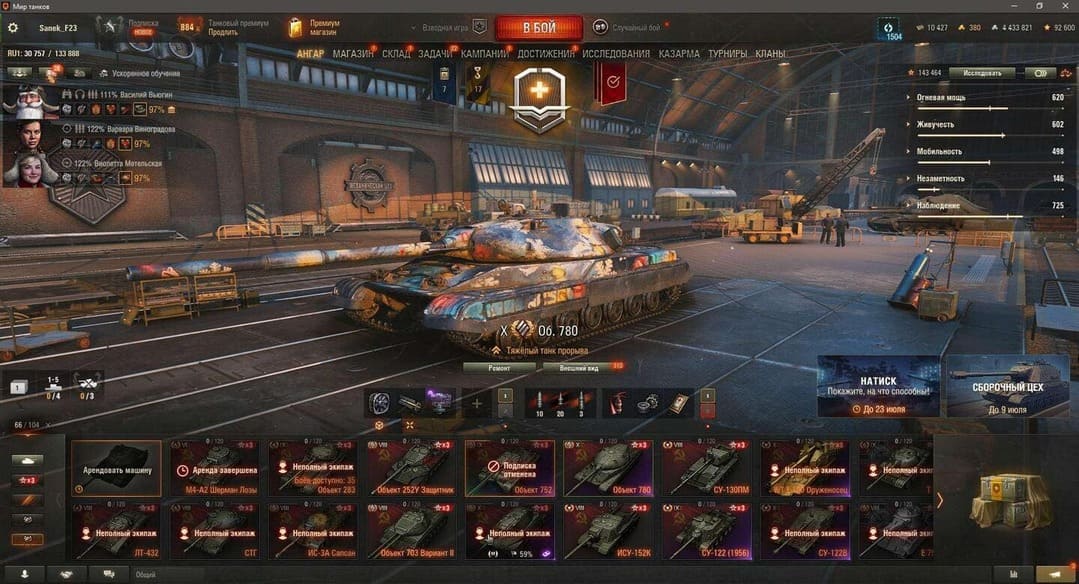Screen dimensions: 1079x584
Task: Go to the КАЗАРМА barracks tab
Action: click(x=679, y=54)
